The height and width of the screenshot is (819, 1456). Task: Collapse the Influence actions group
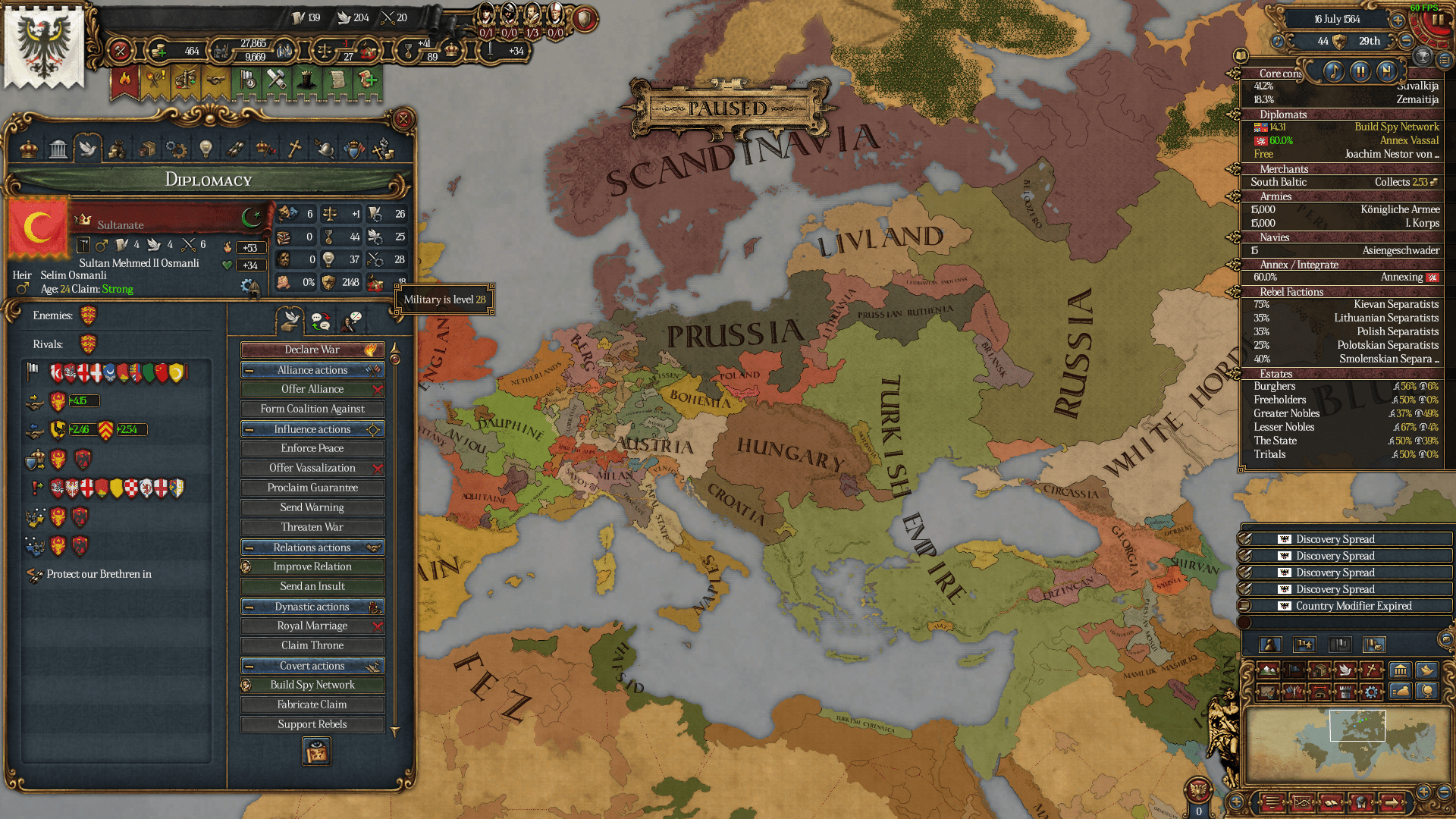point(251,429)
